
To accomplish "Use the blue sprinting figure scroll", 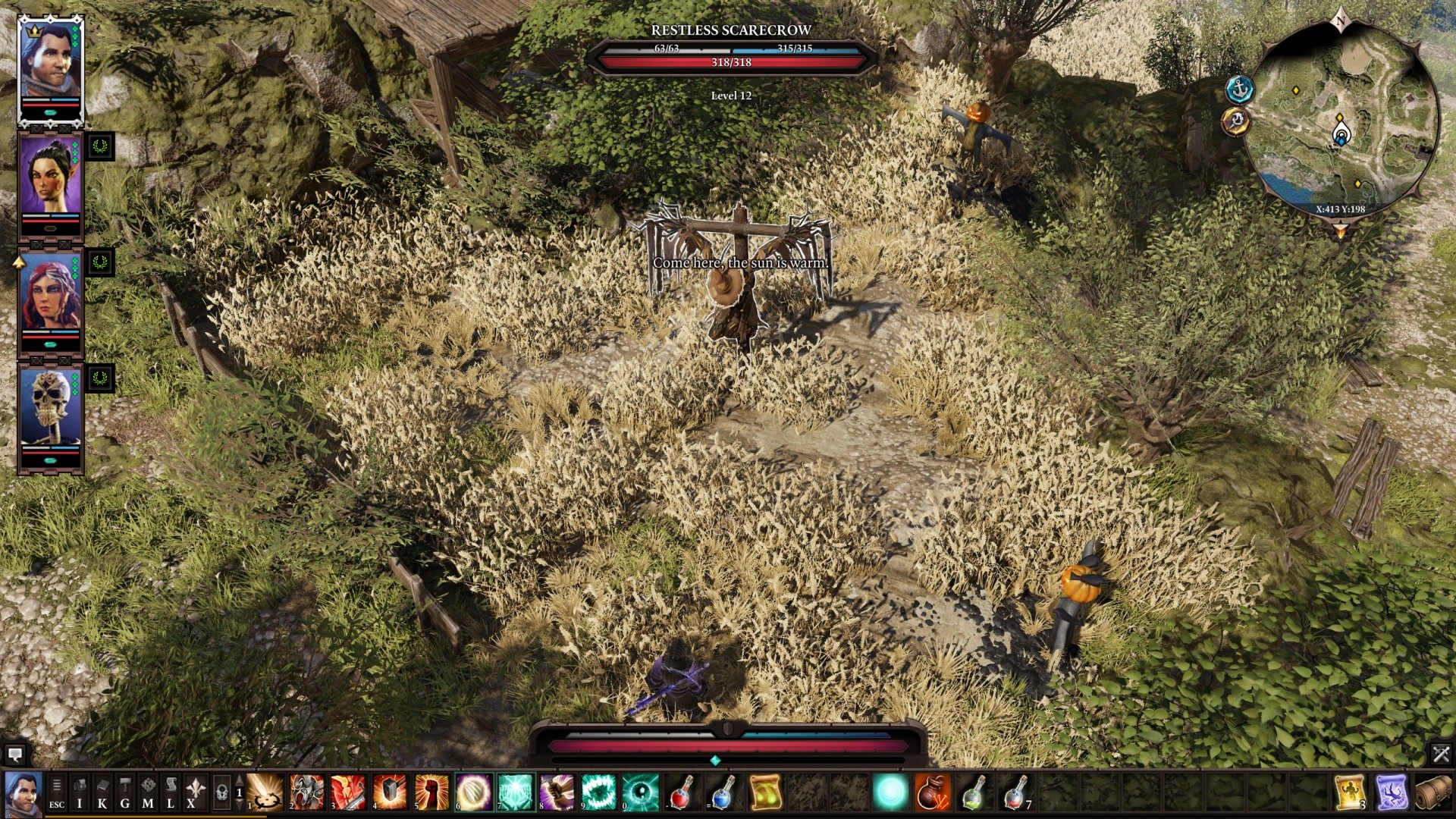I will (1391, 793).
